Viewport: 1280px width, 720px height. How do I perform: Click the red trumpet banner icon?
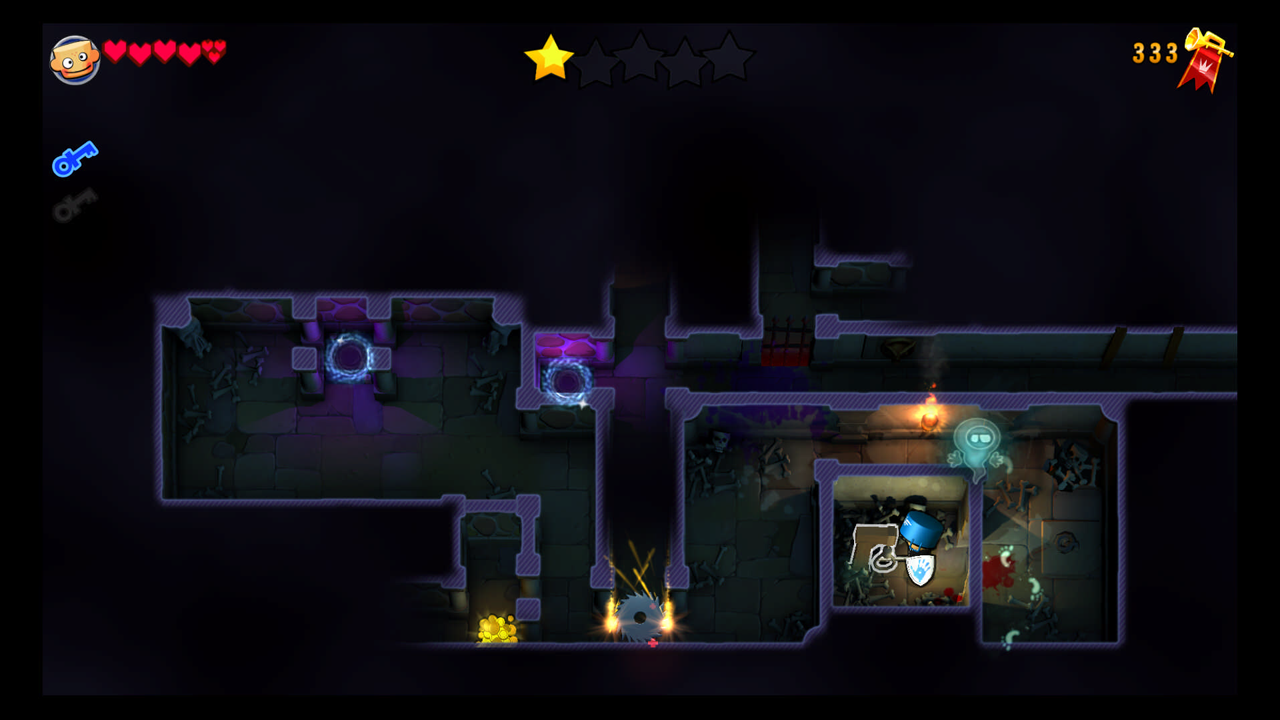pyautogui.click(x=1204, y=60)
